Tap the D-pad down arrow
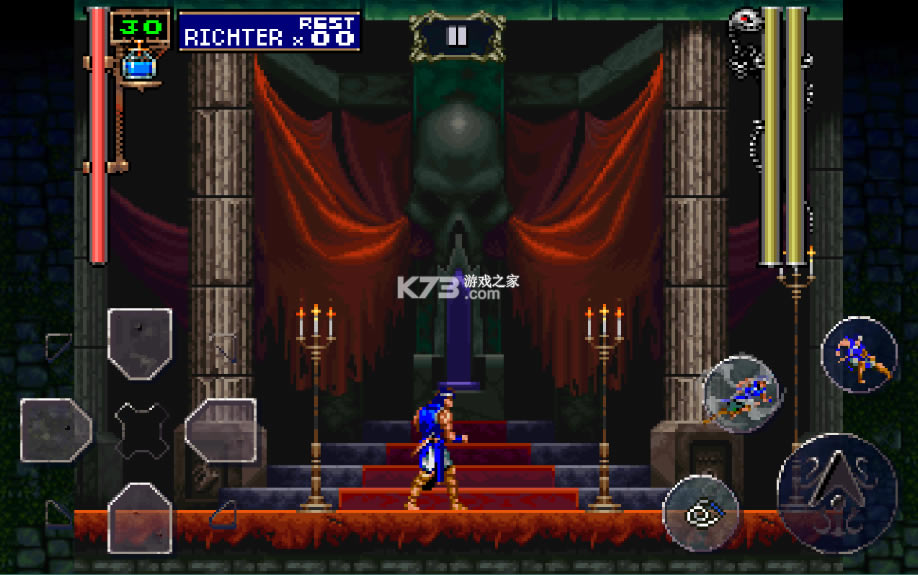The image size is (918, 575). pyautogui.click(x=140, y=516)
